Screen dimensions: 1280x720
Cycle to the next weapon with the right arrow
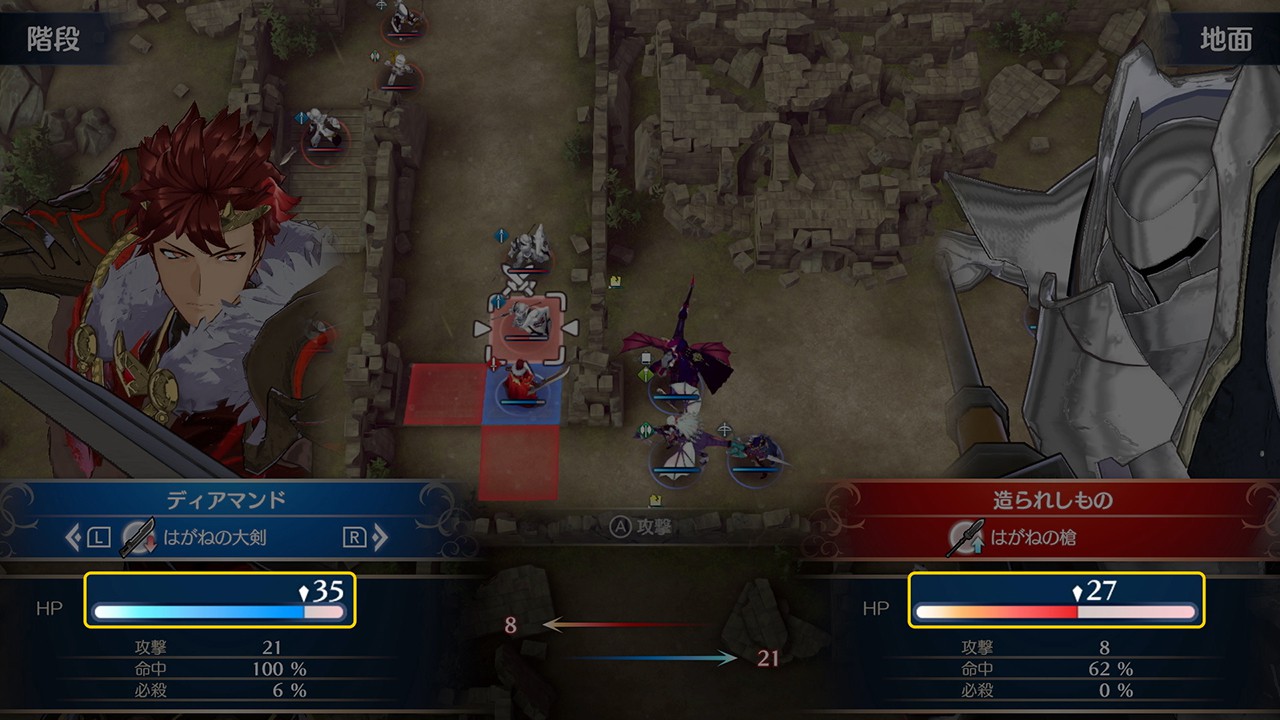coord(380,538)
